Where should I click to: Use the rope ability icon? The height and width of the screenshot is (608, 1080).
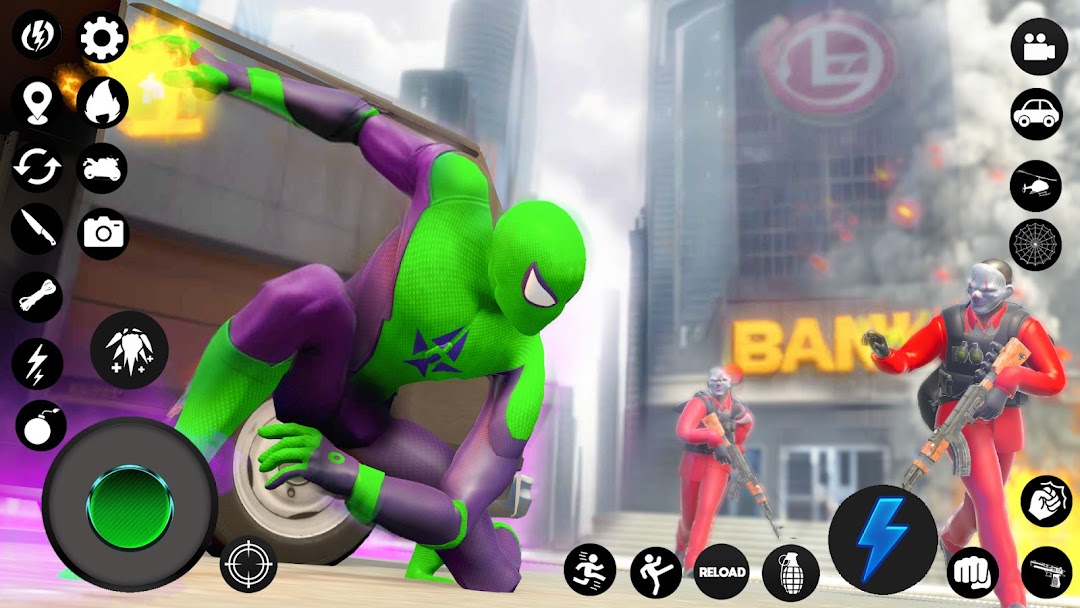coord(37,297)
